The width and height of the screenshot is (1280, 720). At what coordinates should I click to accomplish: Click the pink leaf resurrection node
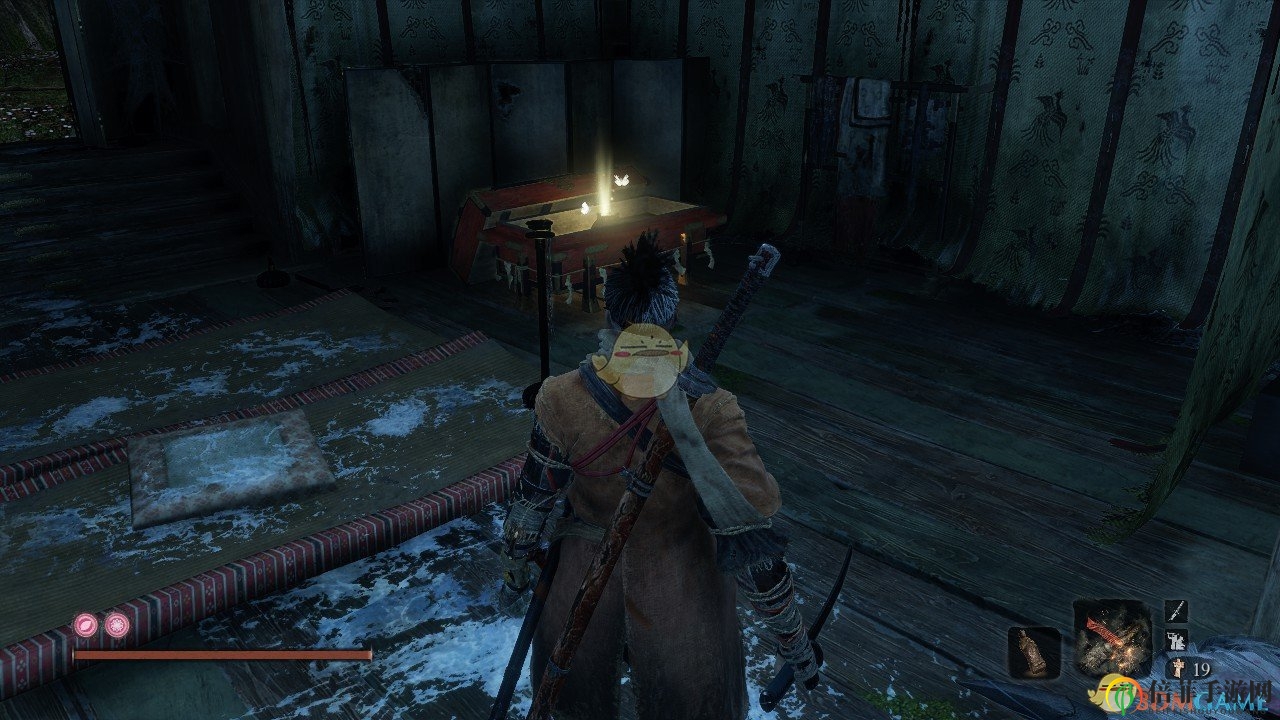click(86, 626)
